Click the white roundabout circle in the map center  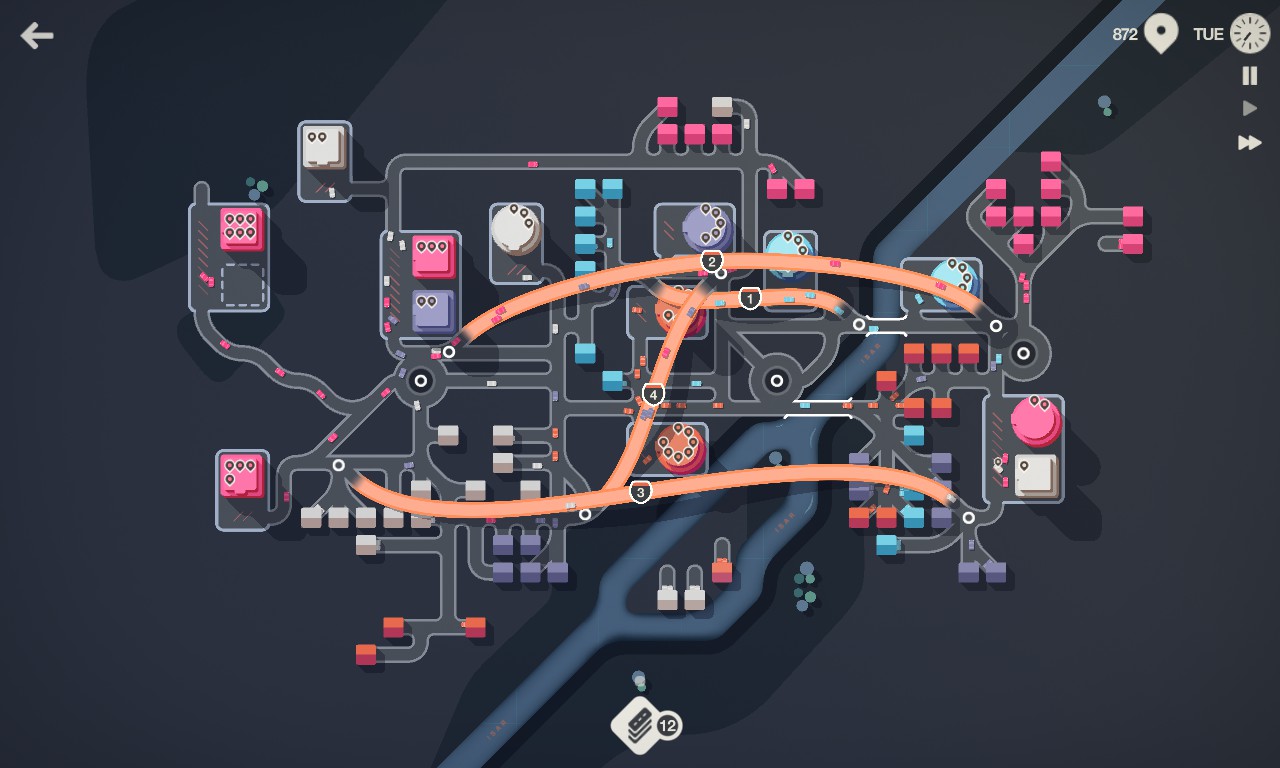pos(775,378)
